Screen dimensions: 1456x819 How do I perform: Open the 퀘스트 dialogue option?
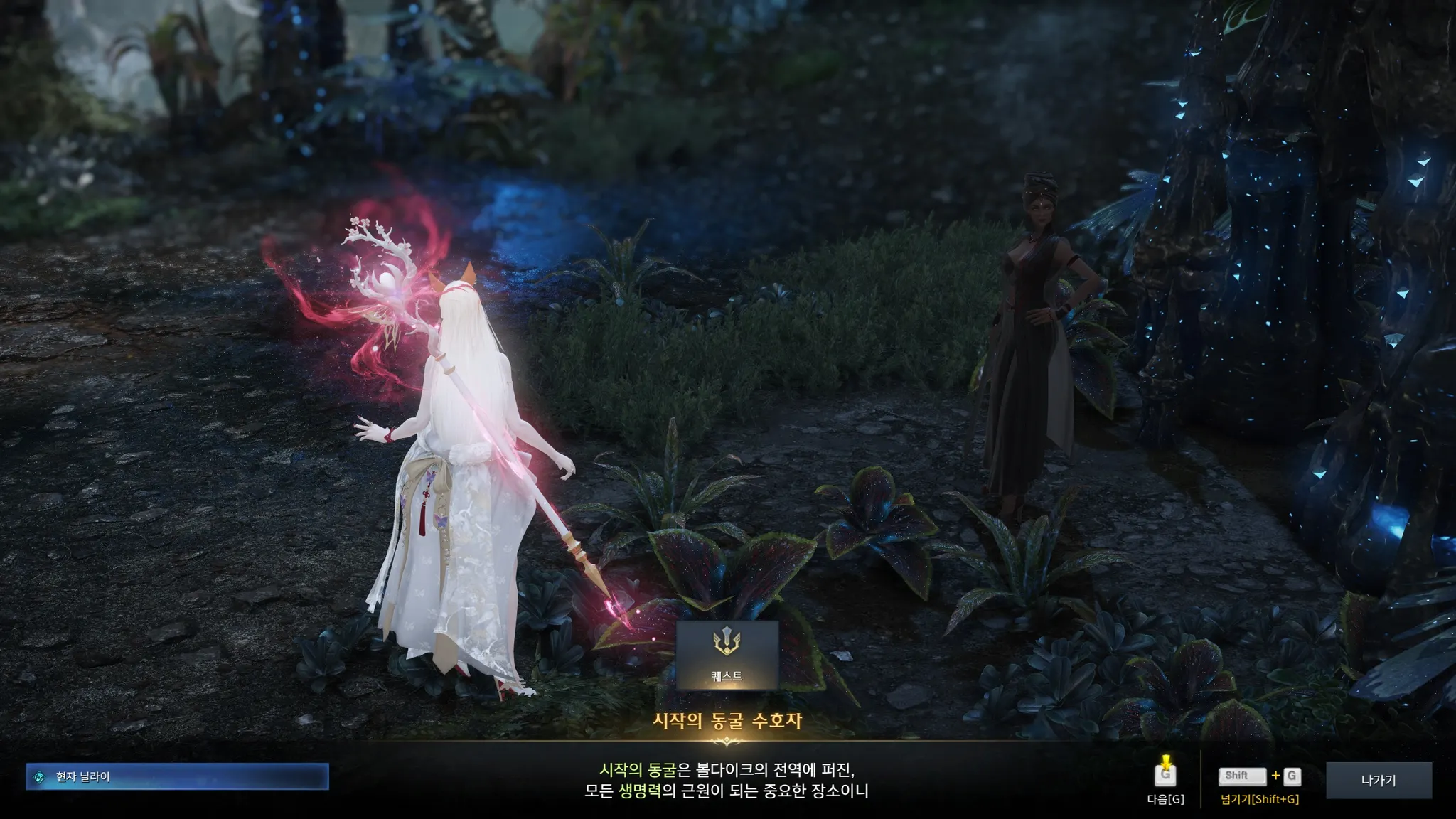pyautogui.click(x=727, y=655)
